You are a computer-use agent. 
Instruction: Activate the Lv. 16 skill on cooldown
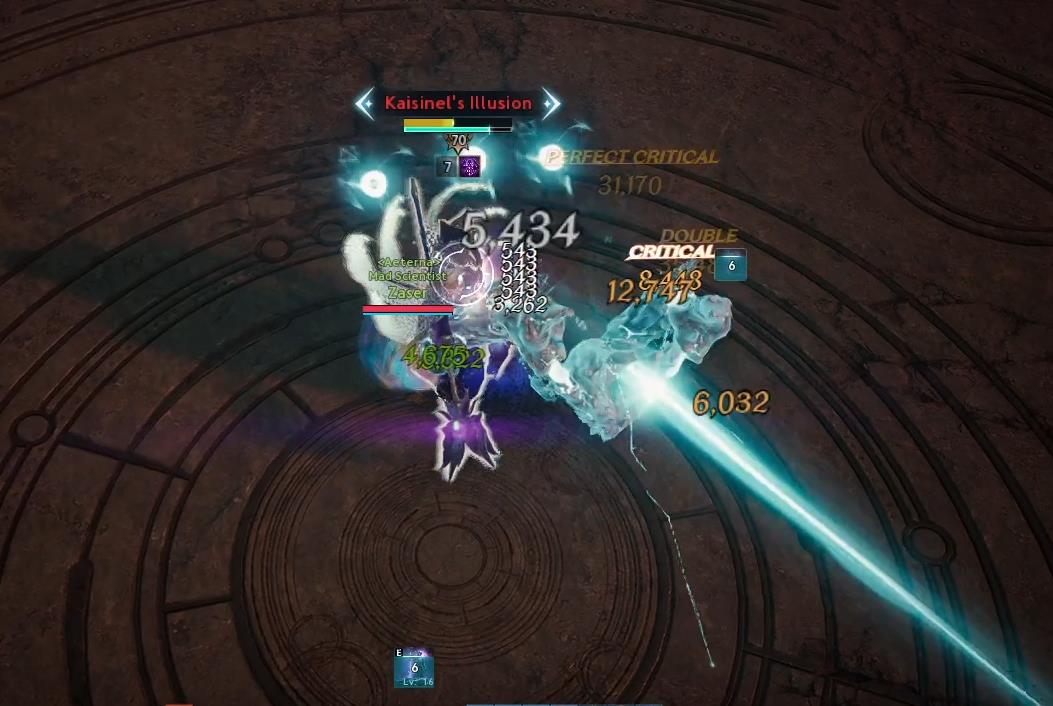click(414, 668)
